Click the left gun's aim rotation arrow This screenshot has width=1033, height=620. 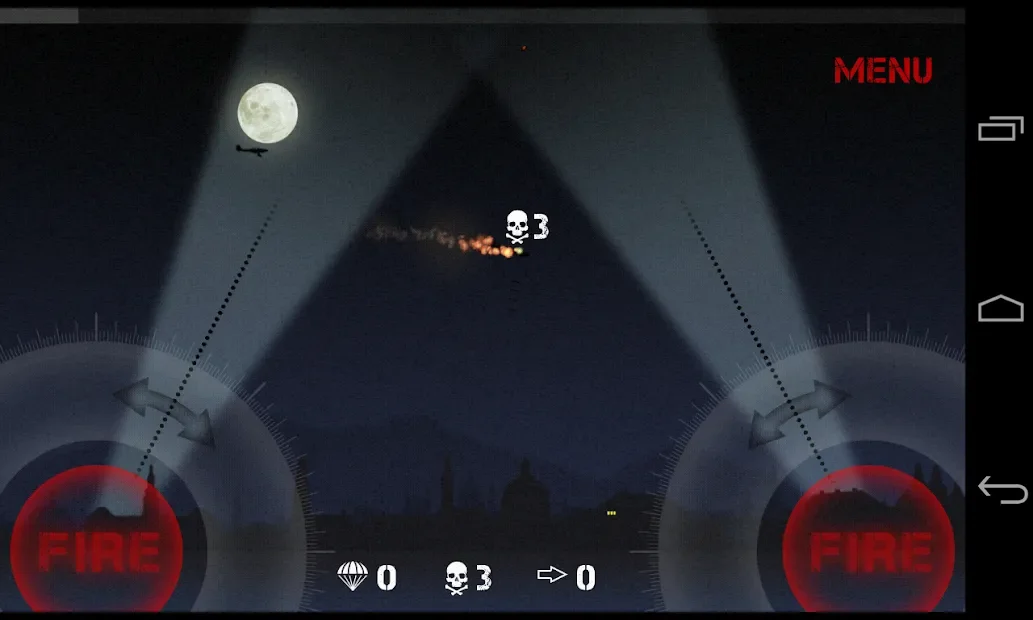click(x=165, y=411)
